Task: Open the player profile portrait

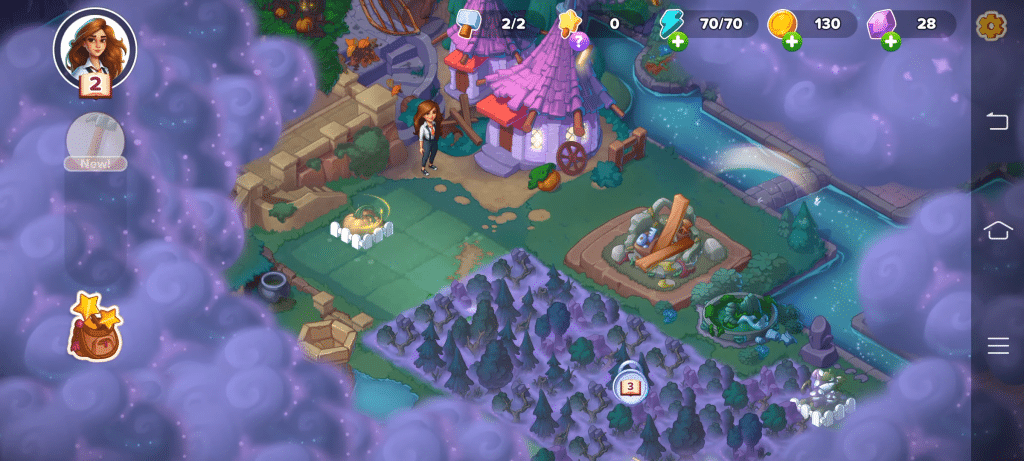Action: pos(95,48)
